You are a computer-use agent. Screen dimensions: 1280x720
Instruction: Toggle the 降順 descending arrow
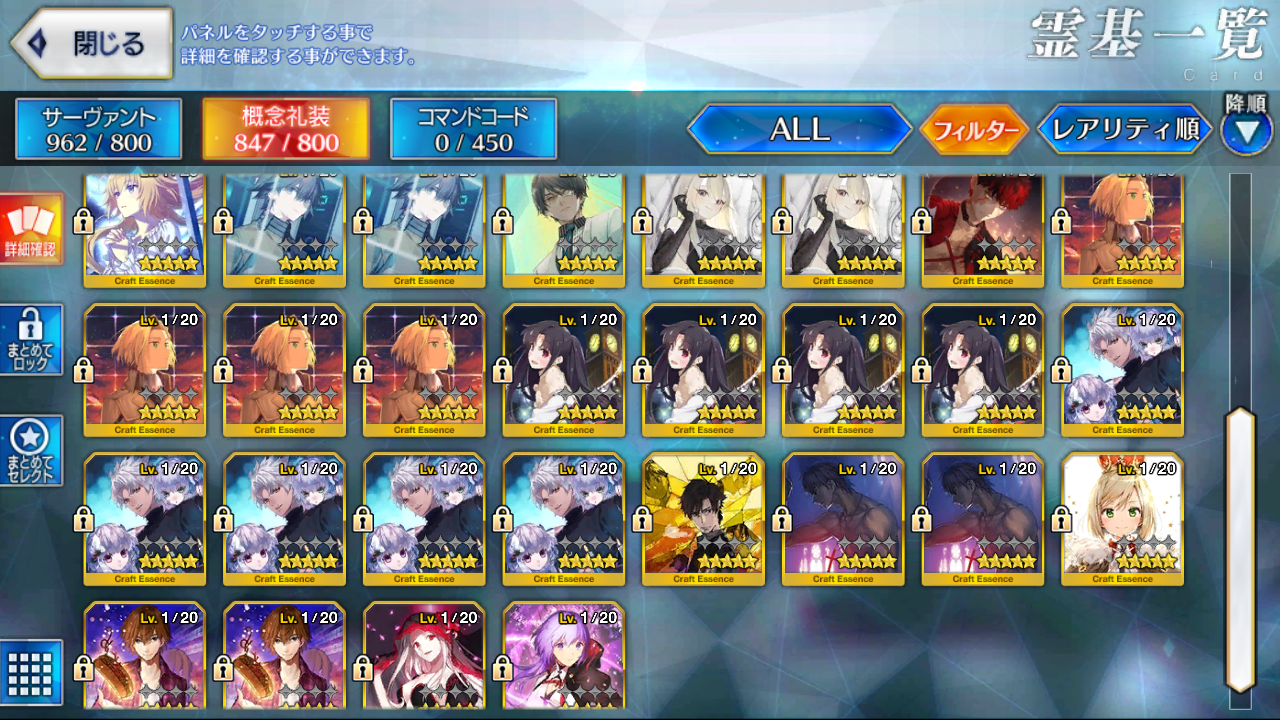tap(1246, 133)
